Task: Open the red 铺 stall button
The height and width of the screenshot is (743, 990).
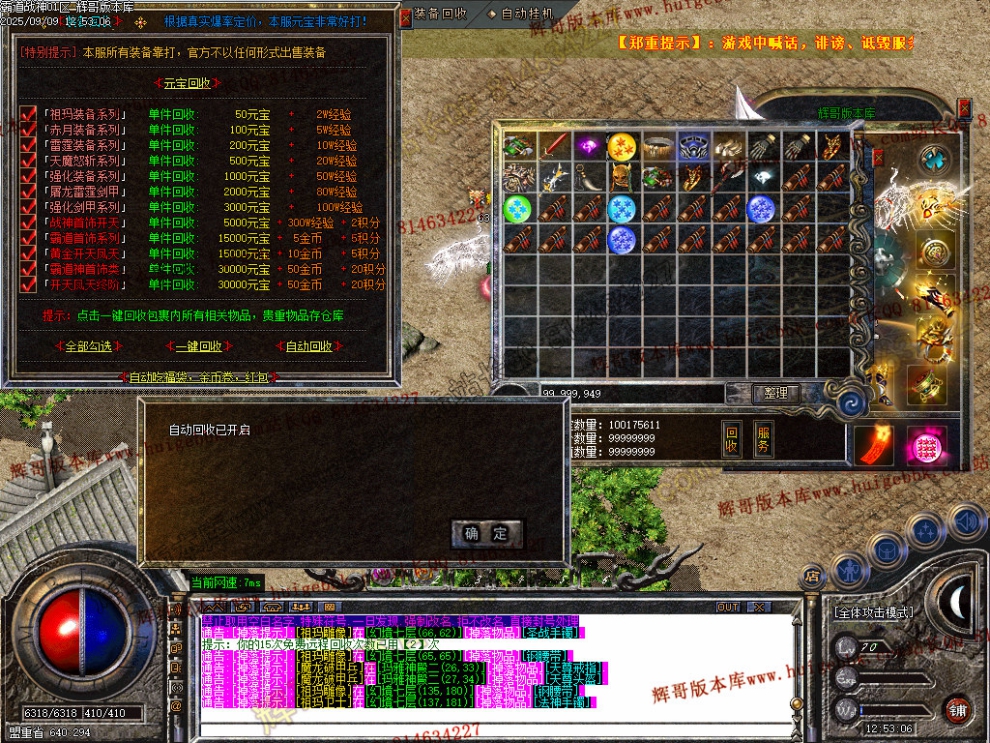Action: [x=957, y=708]
